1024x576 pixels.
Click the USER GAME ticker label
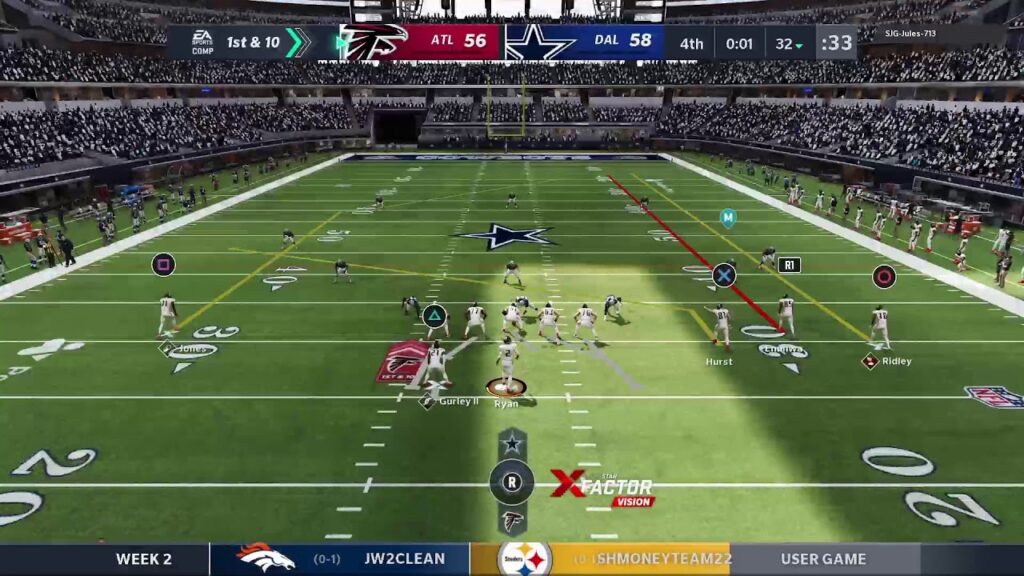825,559
